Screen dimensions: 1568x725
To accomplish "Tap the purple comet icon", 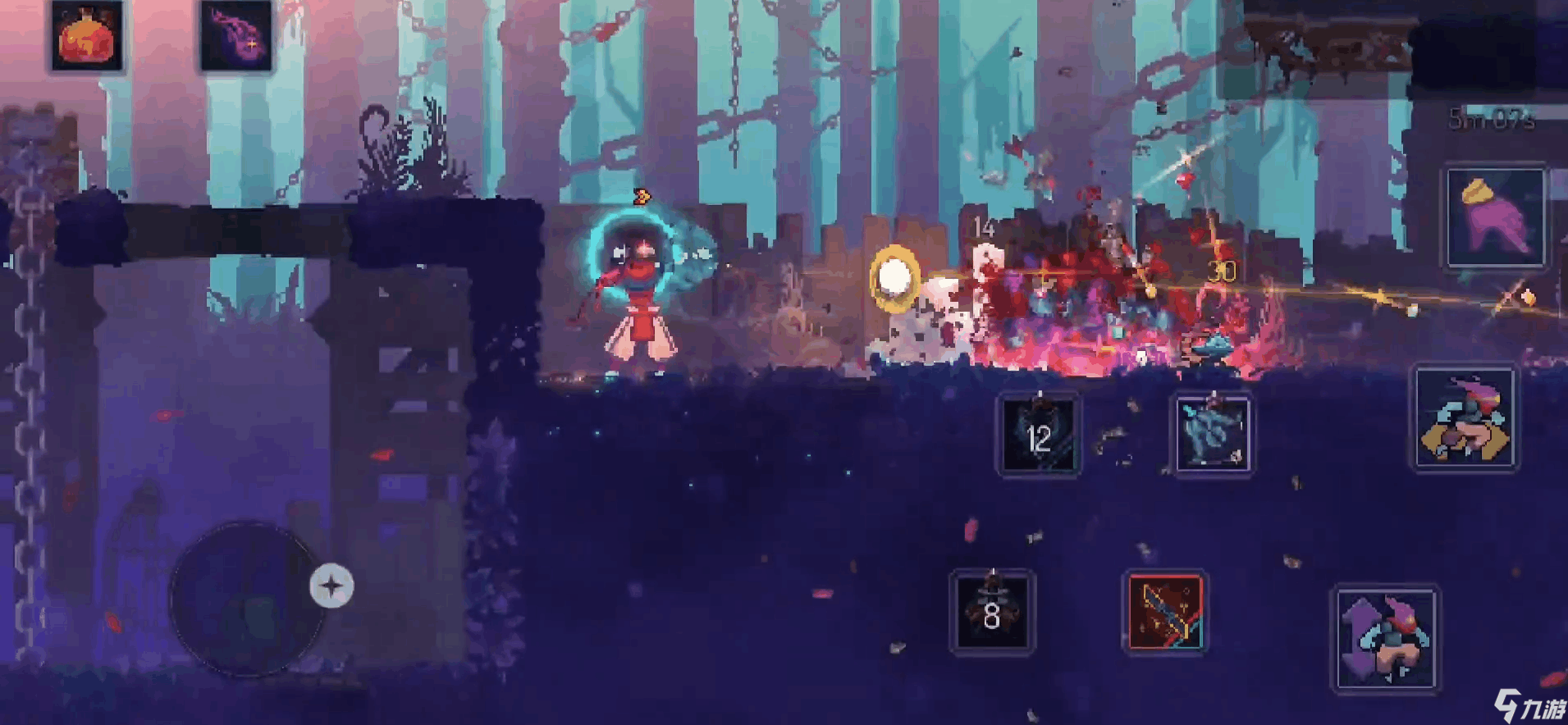I will coord(235,37).
